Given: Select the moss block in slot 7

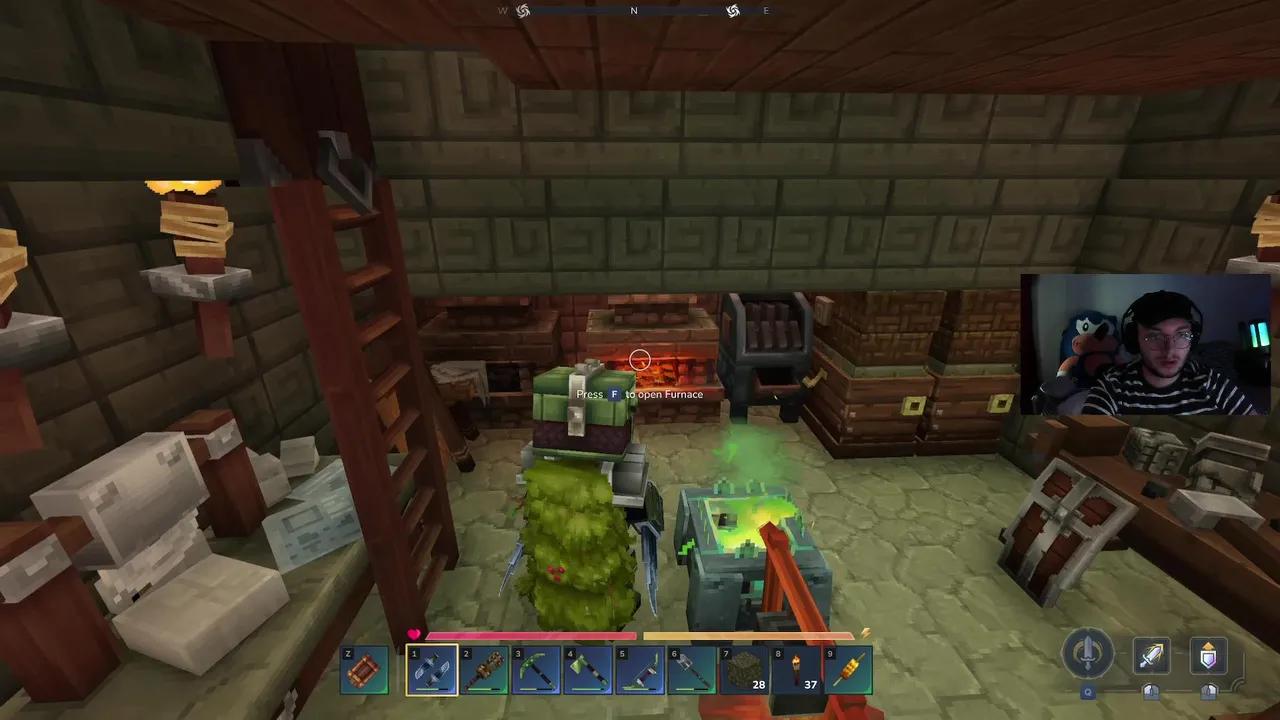Looking at the screenshot, I should (744, 668).
